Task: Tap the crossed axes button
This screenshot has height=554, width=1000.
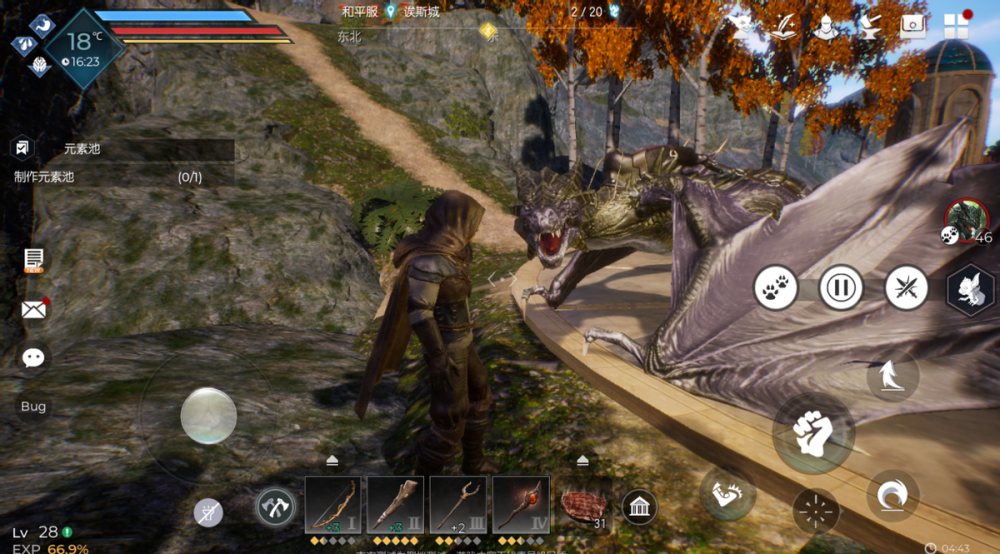Action: point(275,507)
